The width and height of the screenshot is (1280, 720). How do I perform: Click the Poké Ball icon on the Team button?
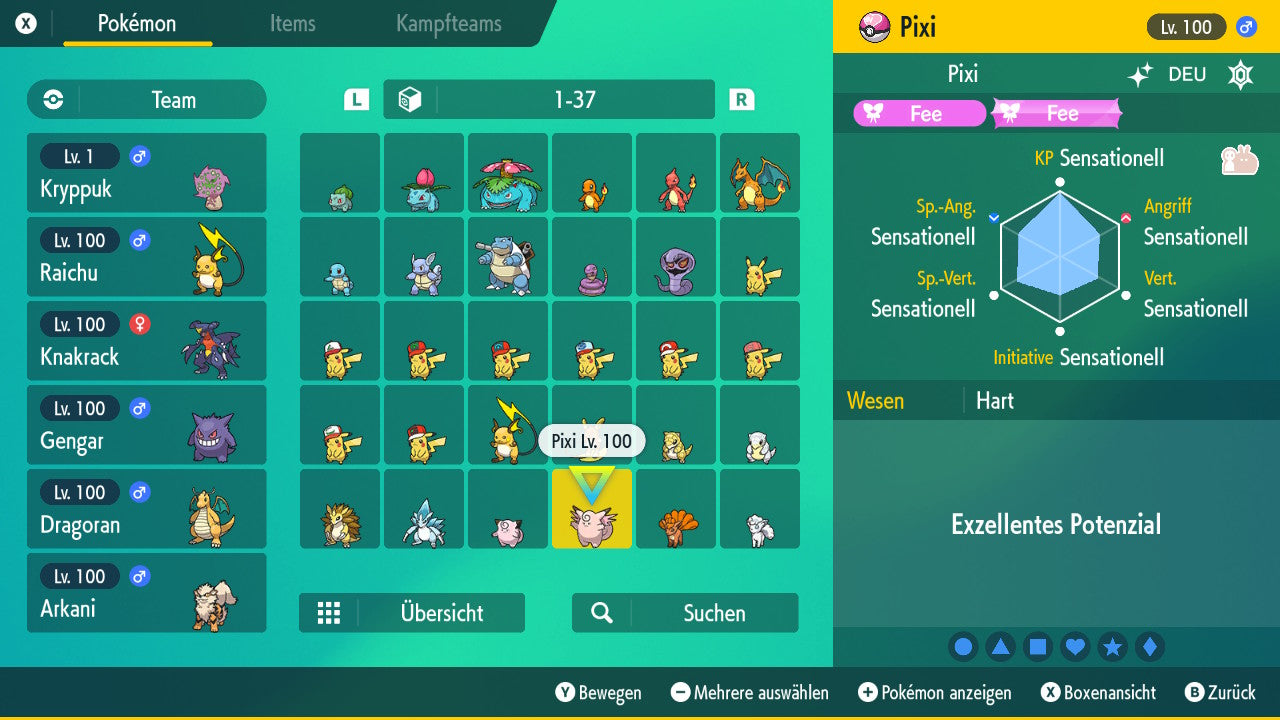51,99
